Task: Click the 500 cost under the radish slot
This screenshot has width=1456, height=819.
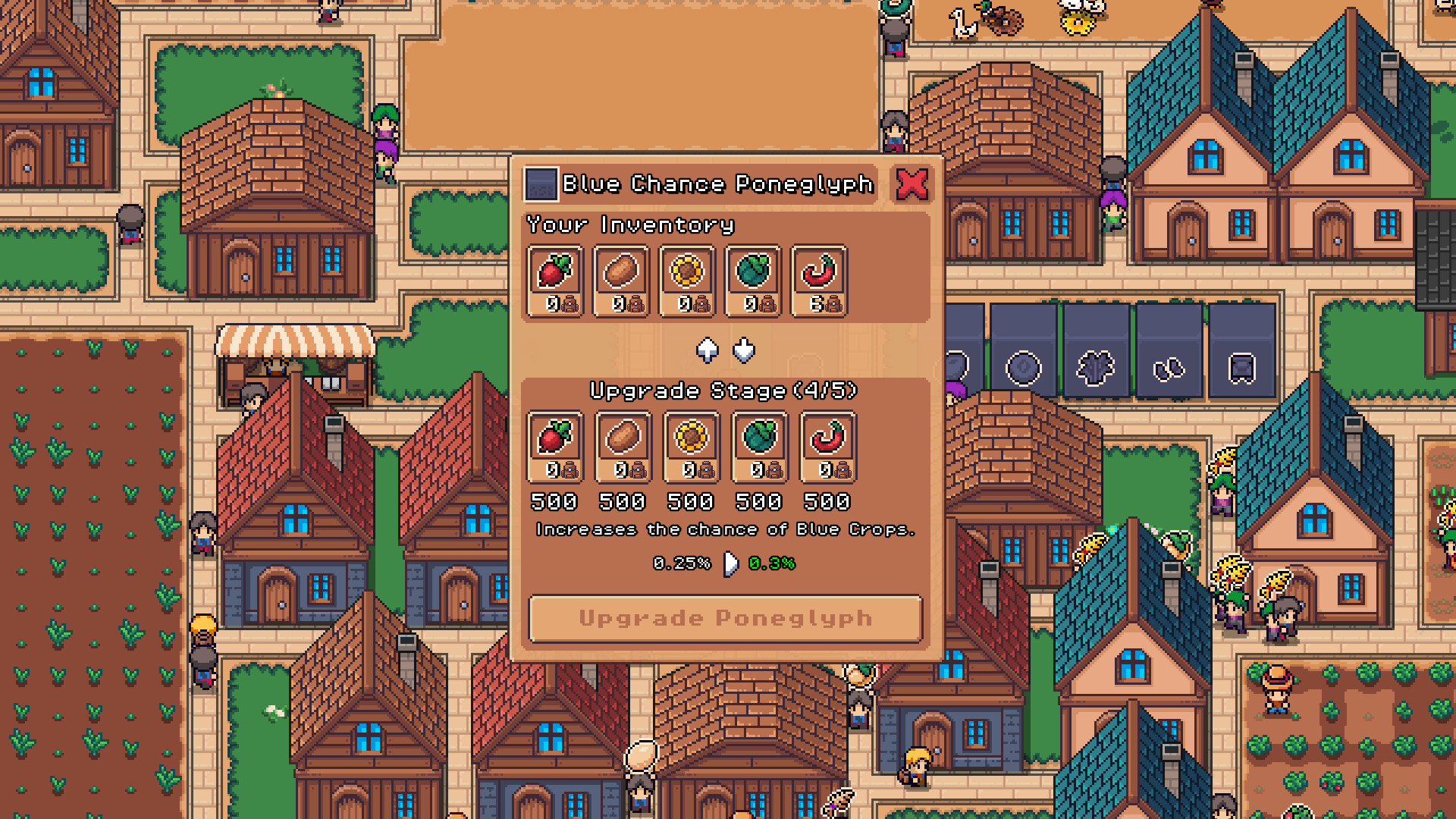Action: coord(553,502)
